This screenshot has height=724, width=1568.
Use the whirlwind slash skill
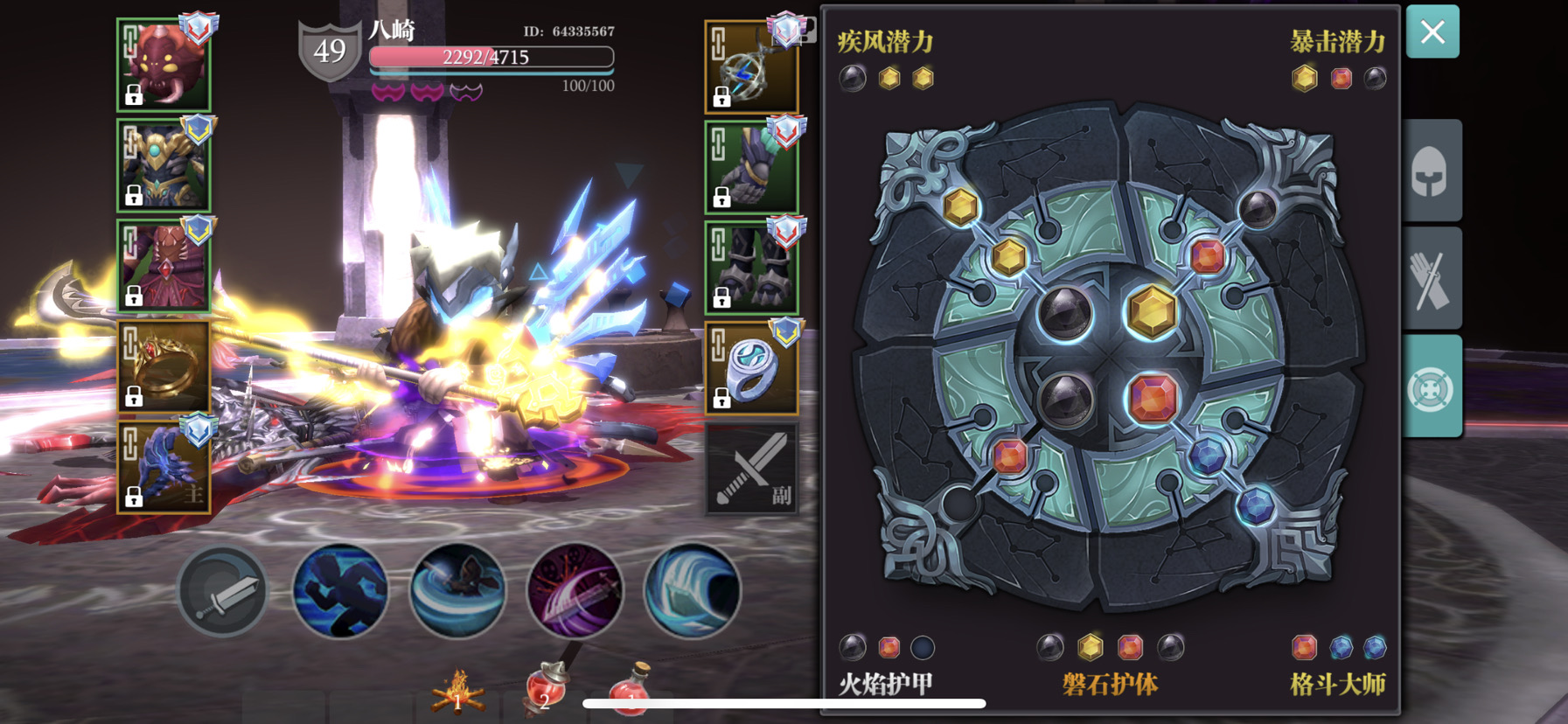click(458, 593)
